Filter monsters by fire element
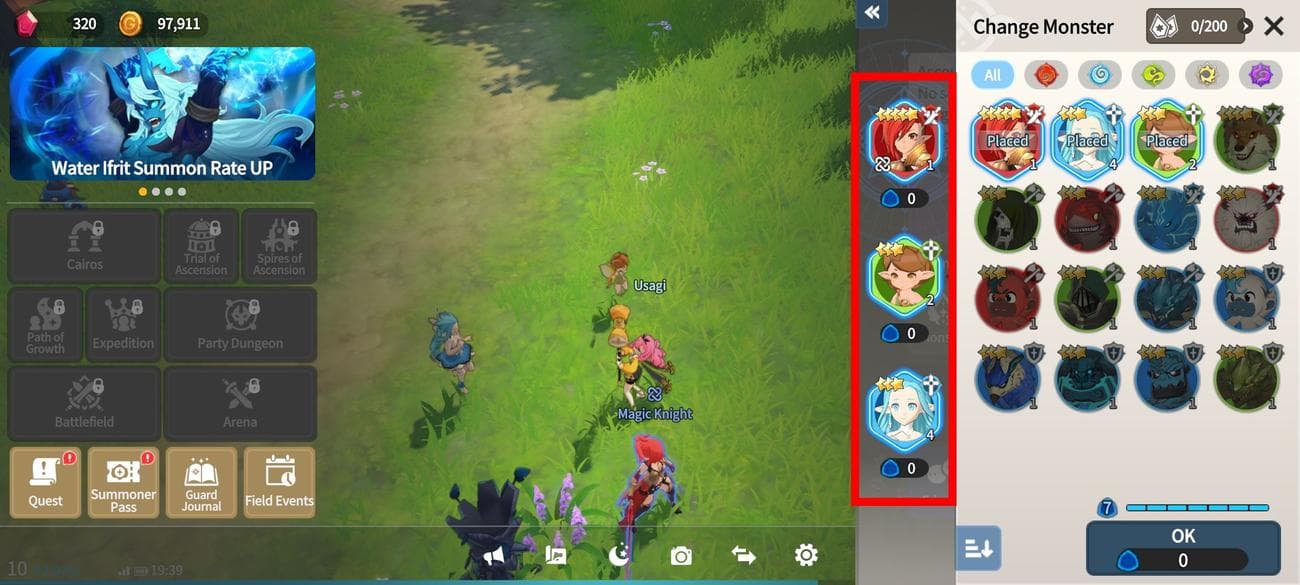Viewport: 1300px width, 585px height. 1046,75
